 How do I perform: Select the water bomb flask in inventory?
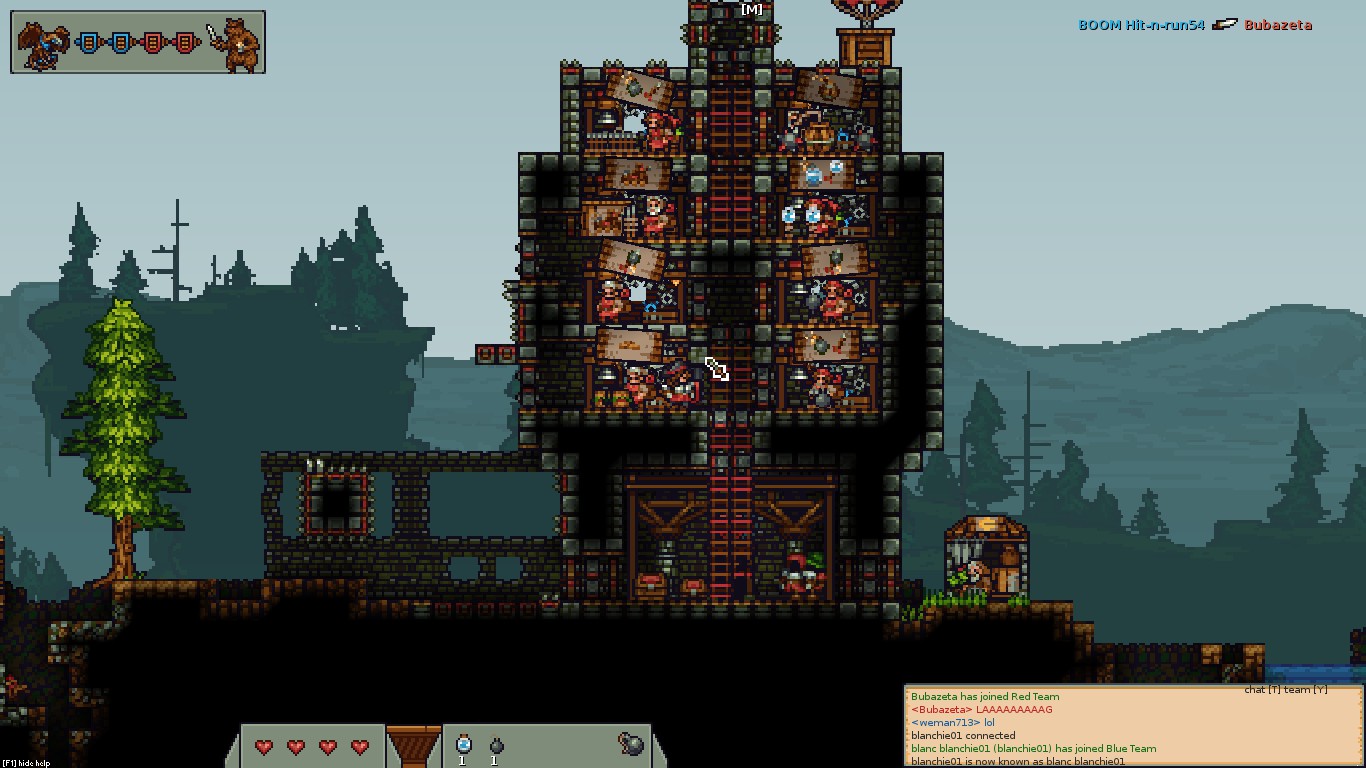point(463,745)
